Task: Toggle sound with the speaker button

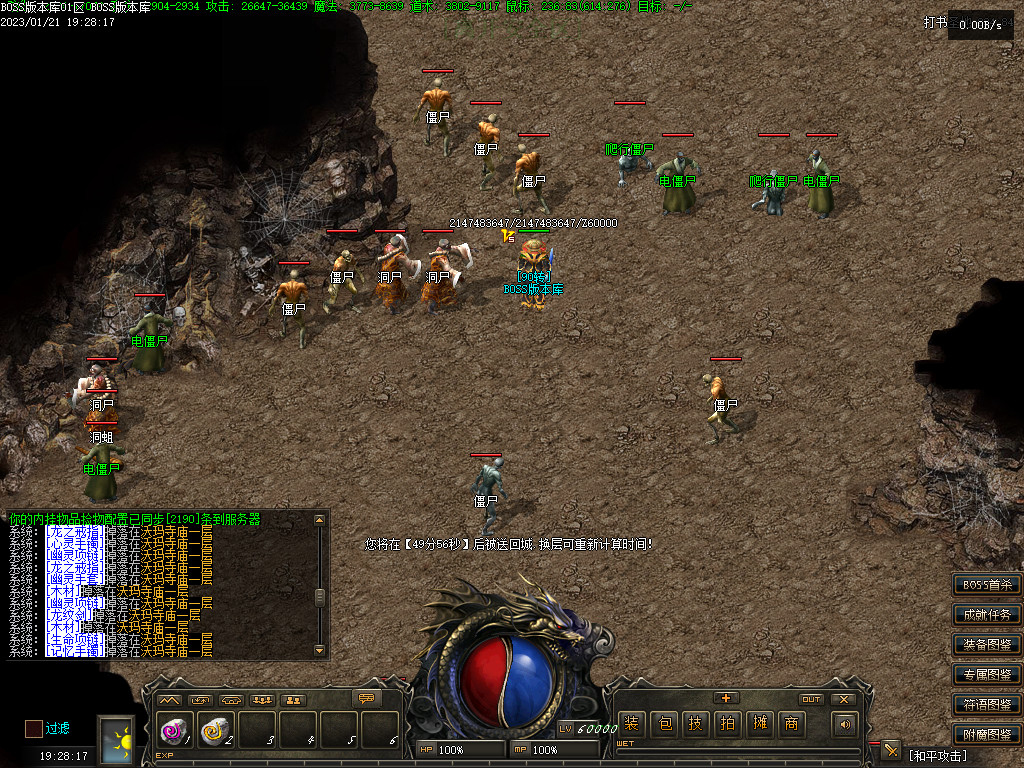Action: (845, 724)
